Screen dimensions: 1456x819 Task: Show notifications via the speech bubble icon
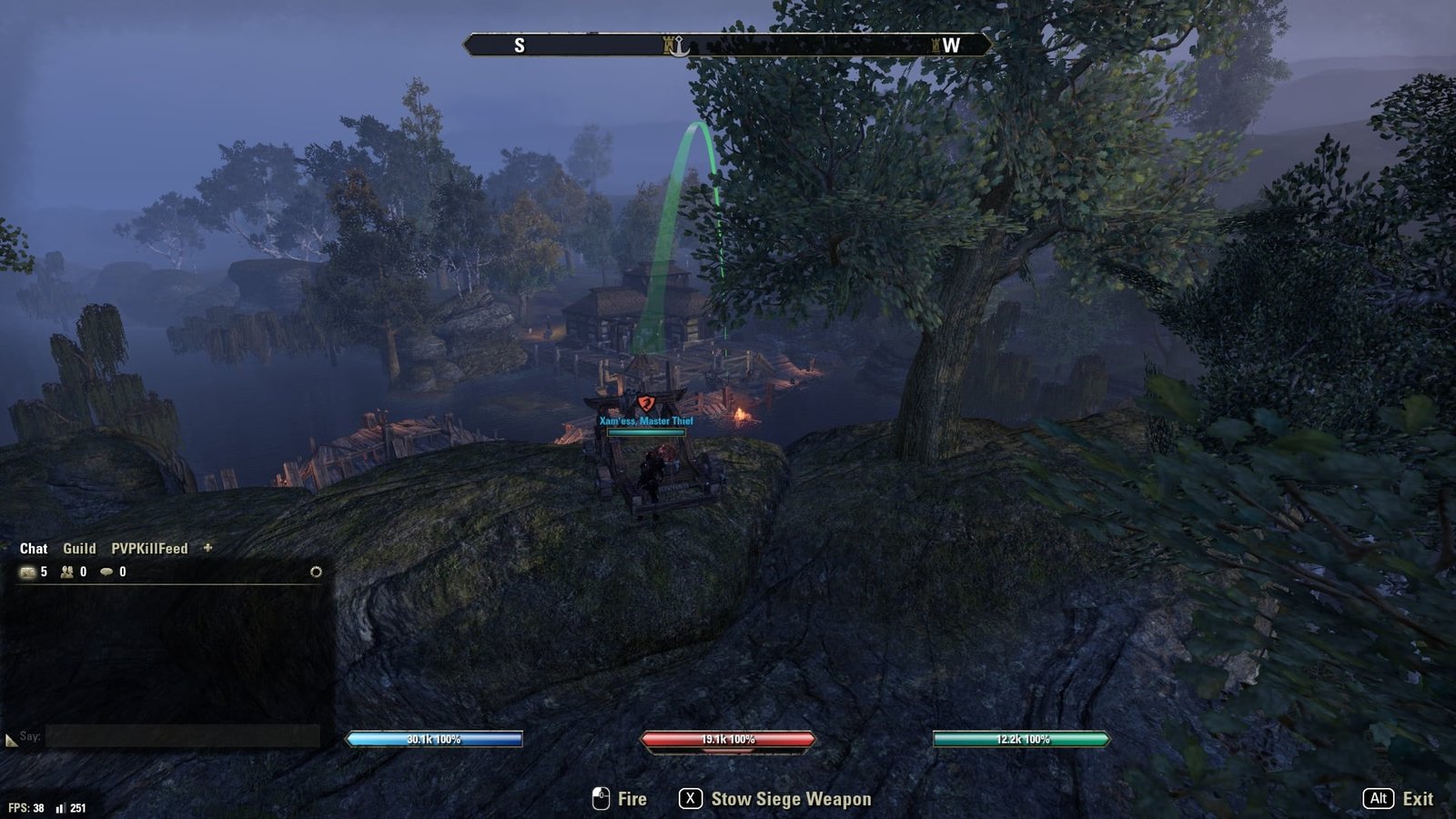click(107, 572)
